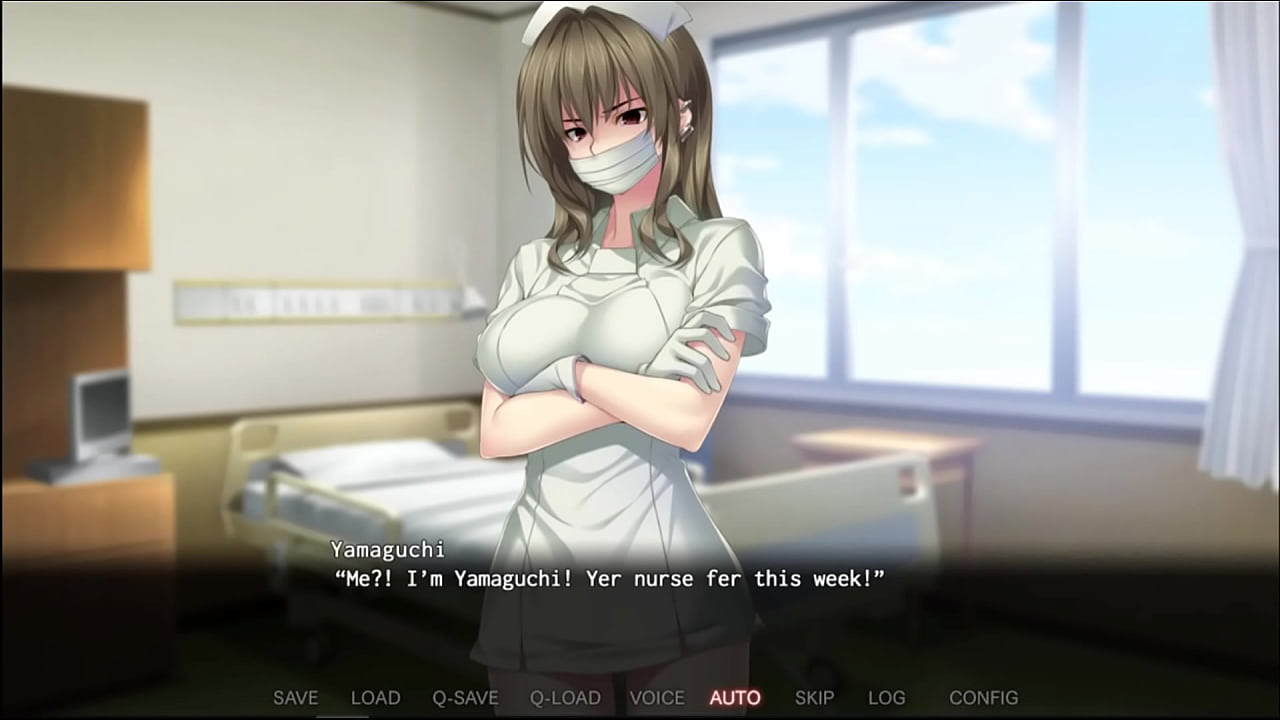The height and width of the screenshot is (720, 1280).
Task: Show the dialogue LOG
Action: pos(886,698)
